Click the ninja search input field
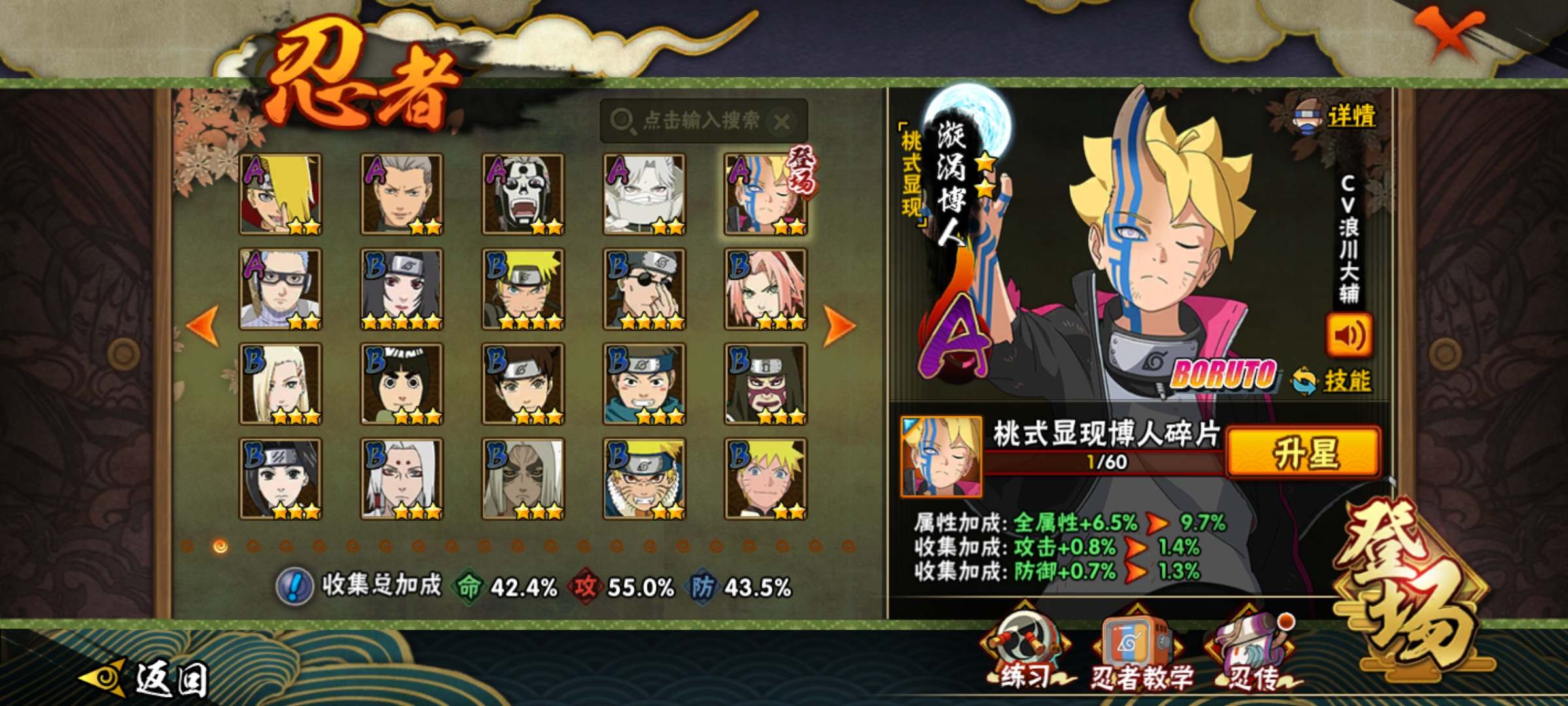 pyautogui.click(x=693, y=121)
